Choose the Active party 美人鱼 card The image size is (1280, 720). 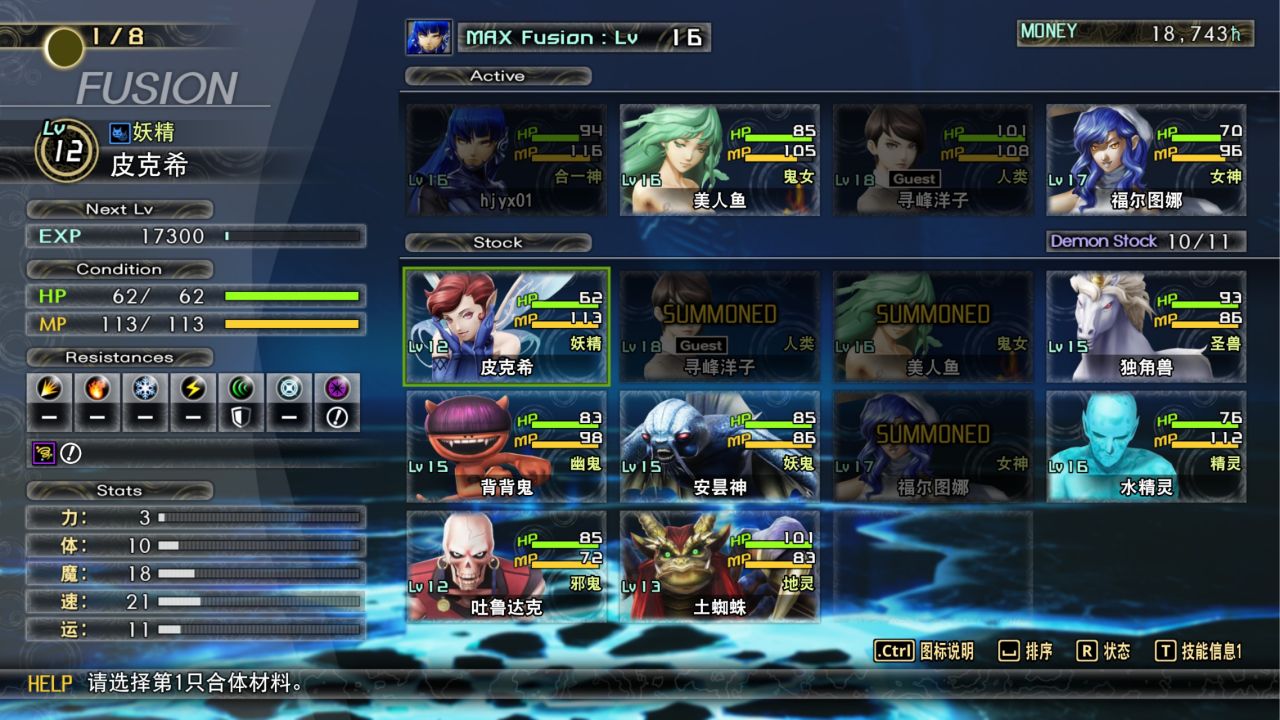[x=719, y=160]
